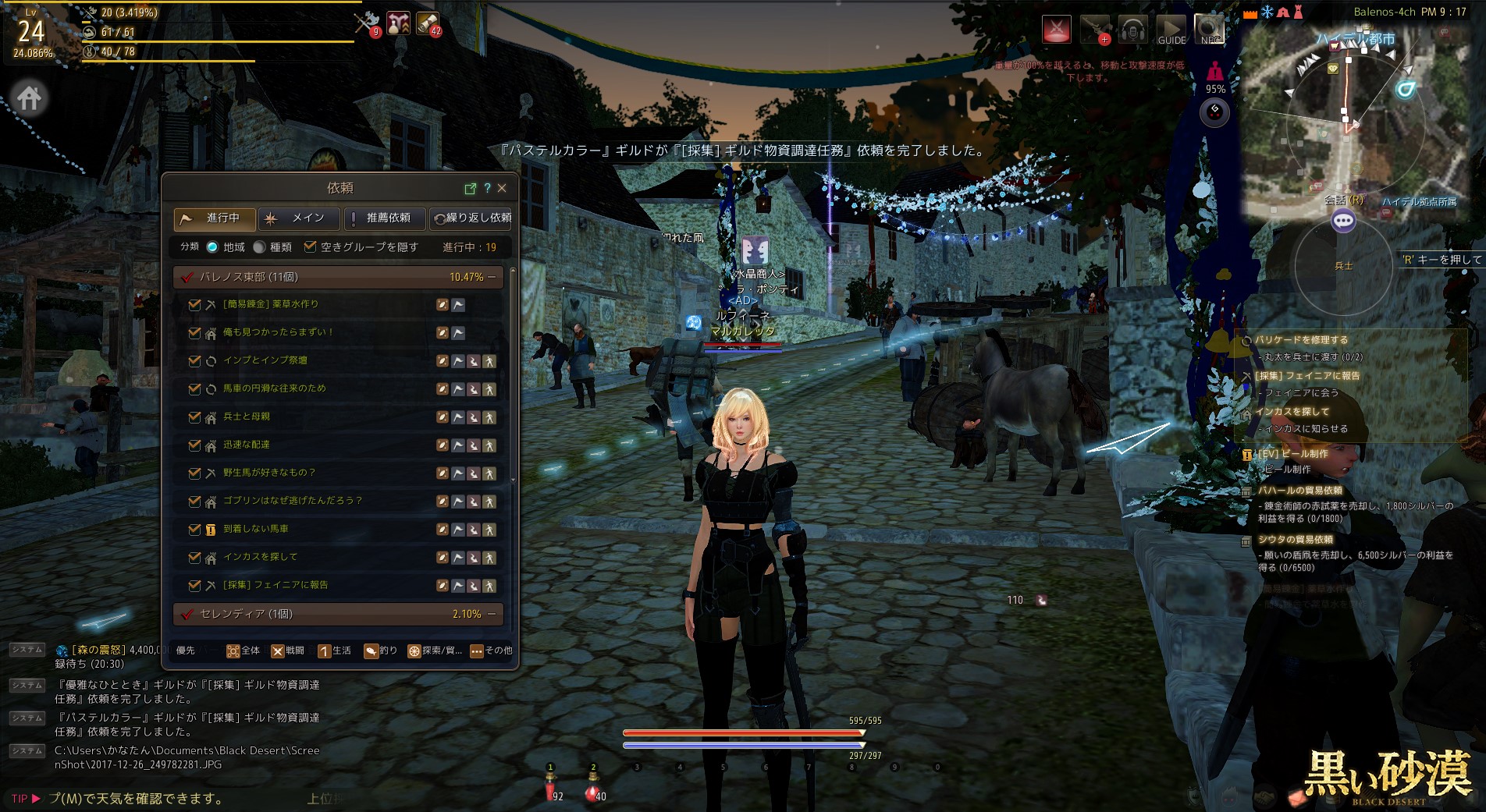Collapse the バレノス東部 quest group
The width and height of the screenshot is (1486, 812).
tap(492, 277)
